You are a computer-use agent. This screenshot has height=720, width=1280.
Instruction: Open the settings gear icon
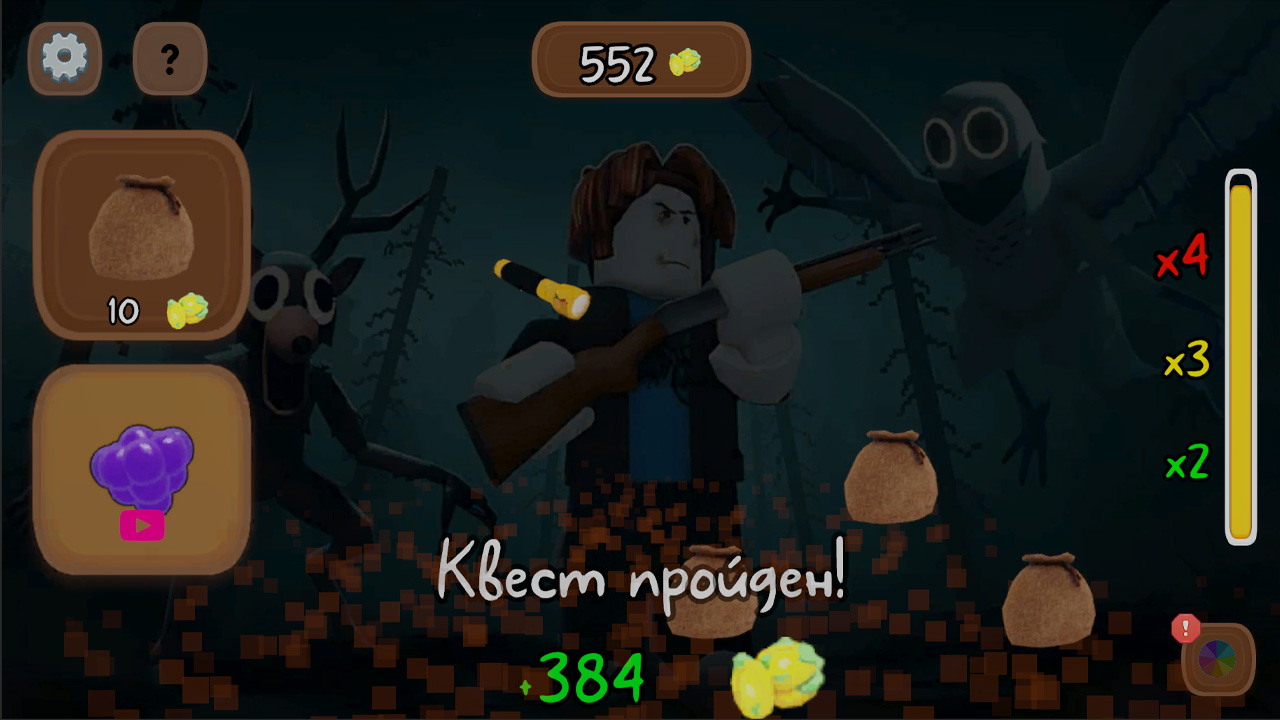click(64, 58)
